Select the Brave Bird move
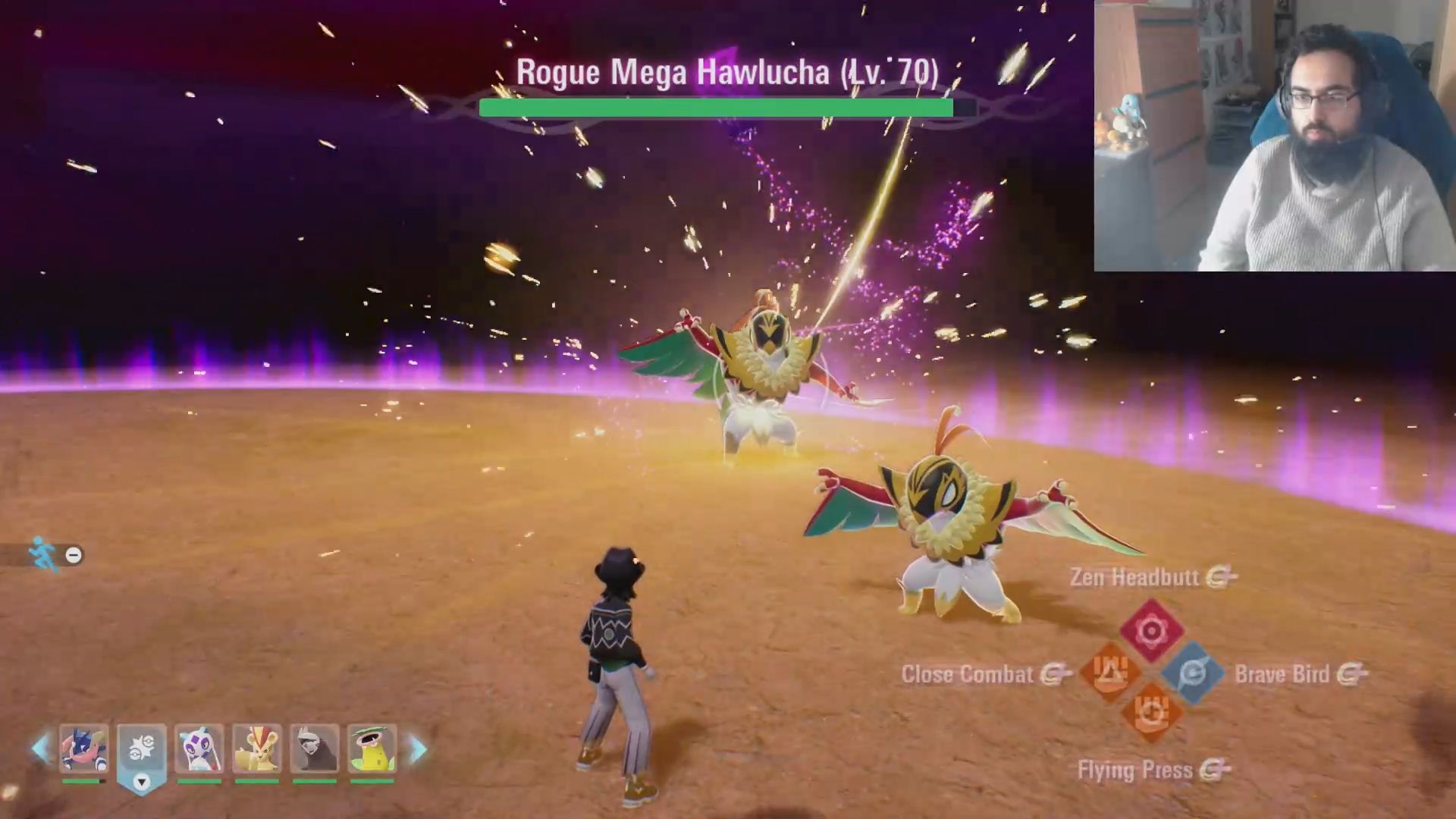 1192,673
